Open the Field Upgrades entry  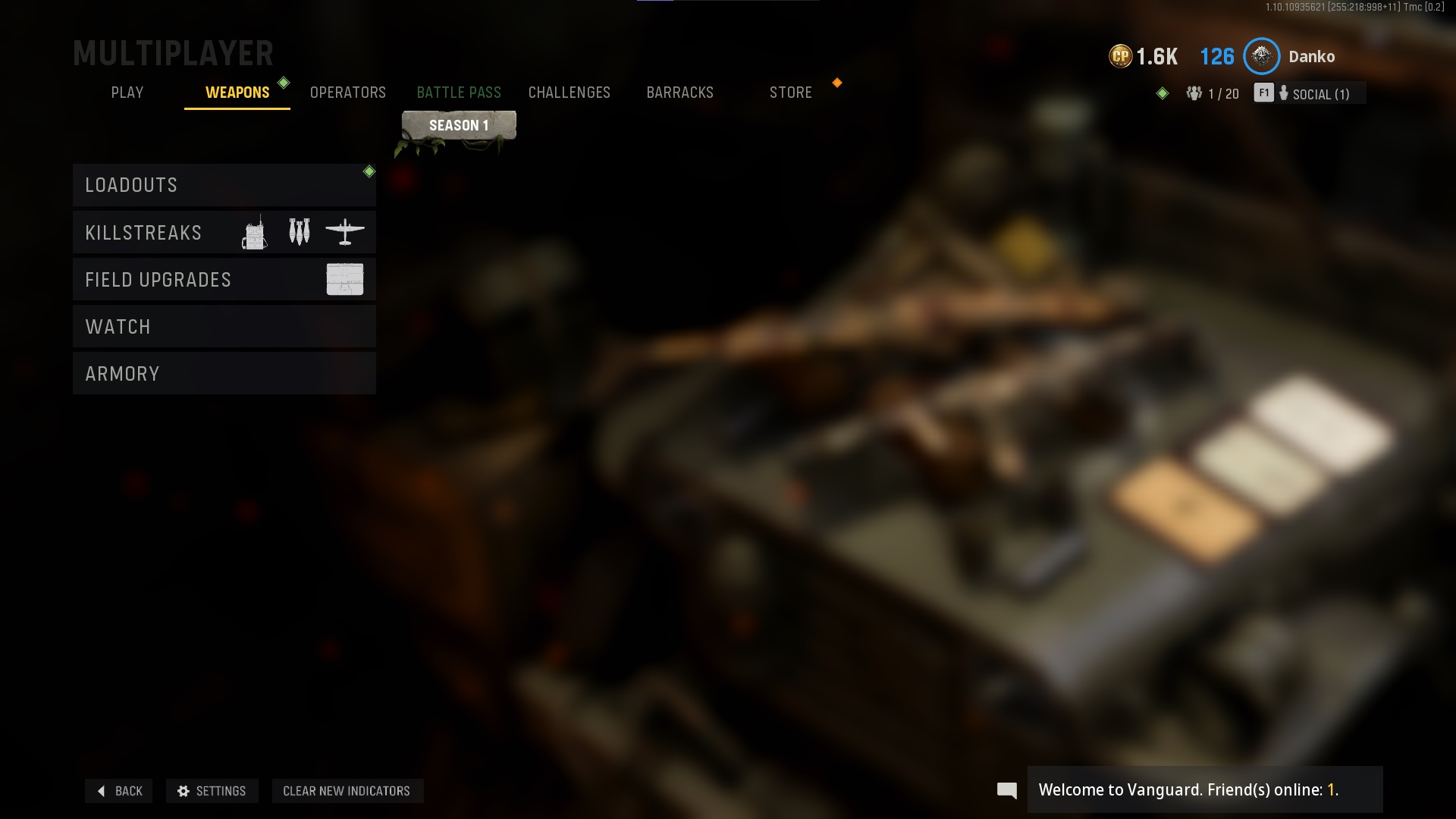(x=224, y=280)
